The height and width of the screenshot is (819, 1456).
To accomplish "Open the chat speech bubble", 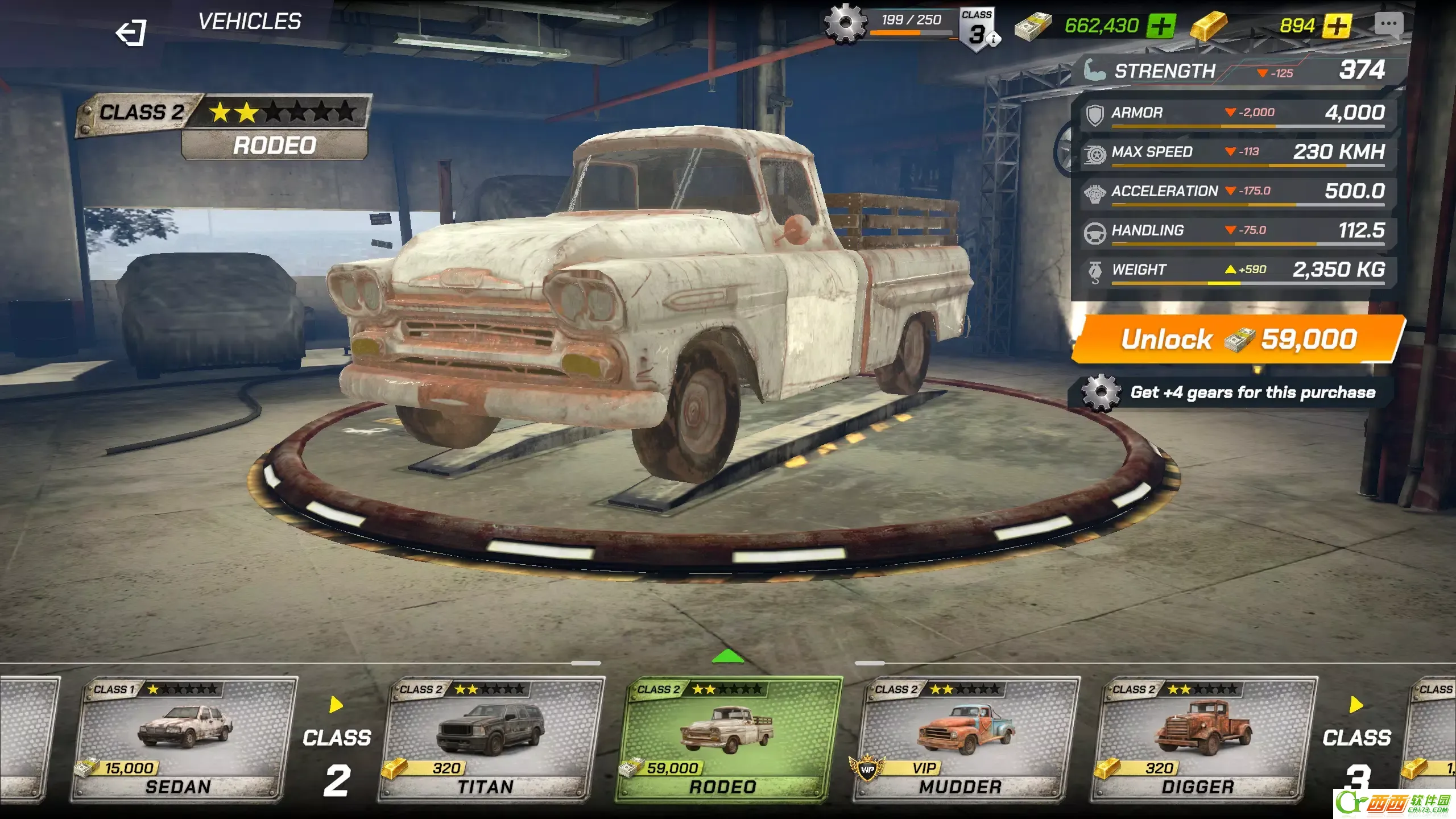I will click(x=1388, y=25).
